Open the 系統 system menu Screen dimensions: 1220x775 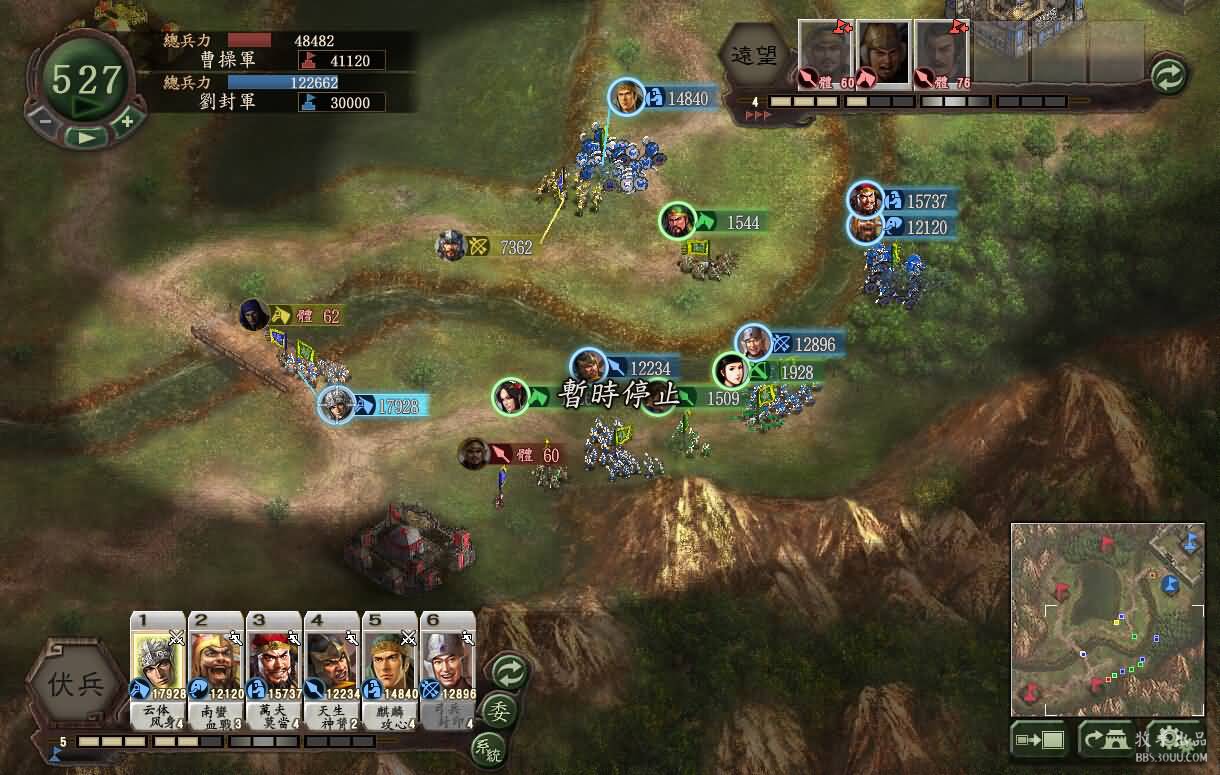point(488,750)
